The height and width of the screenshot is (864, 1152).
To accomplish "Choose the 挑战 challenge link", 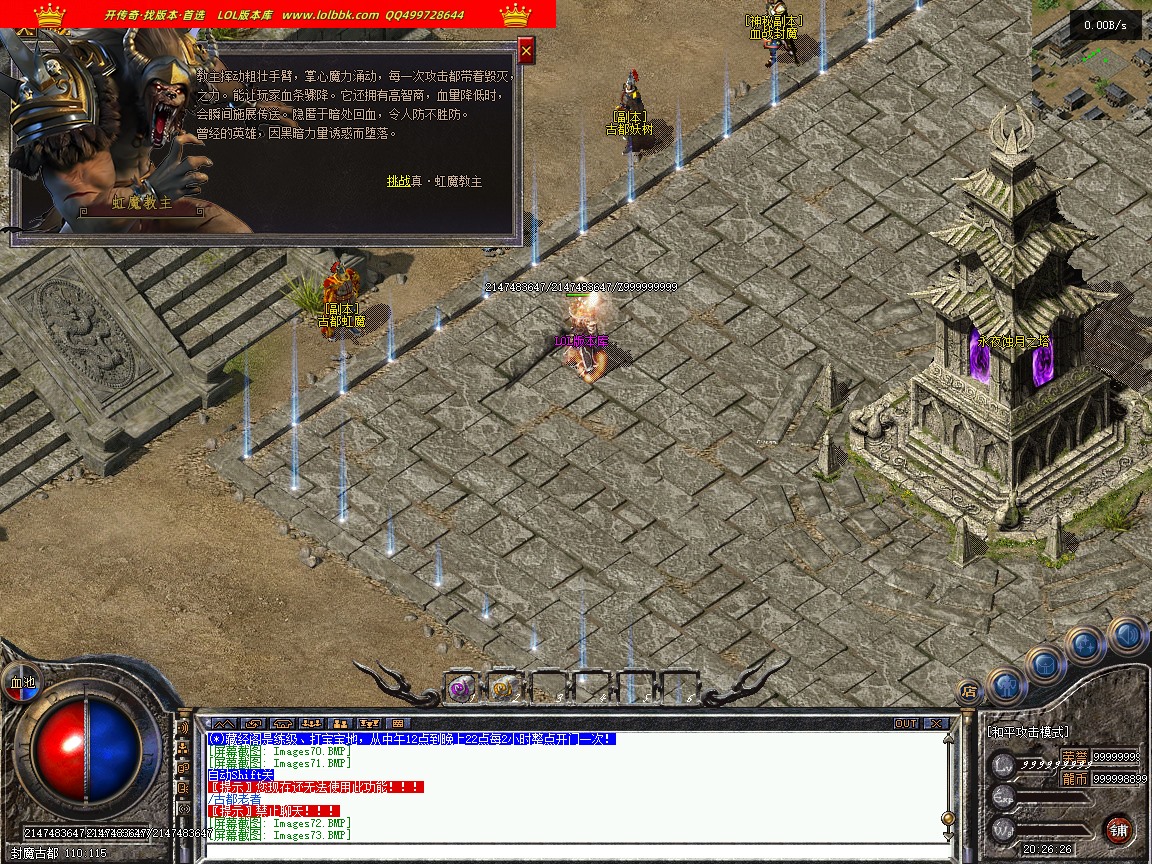I will (398, 181).
